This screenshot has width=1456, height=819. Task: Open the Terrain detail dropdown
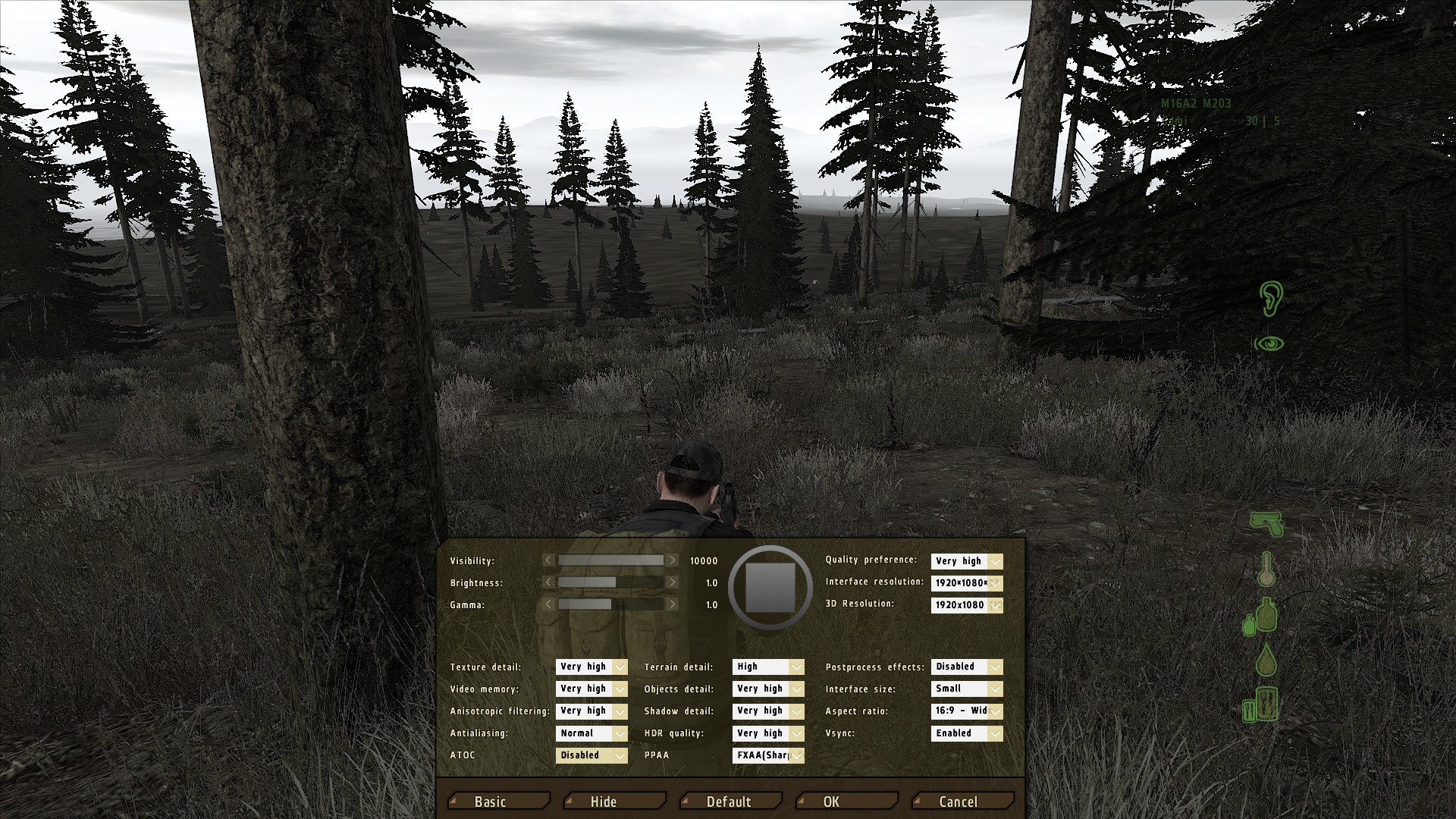click(768, 667)
